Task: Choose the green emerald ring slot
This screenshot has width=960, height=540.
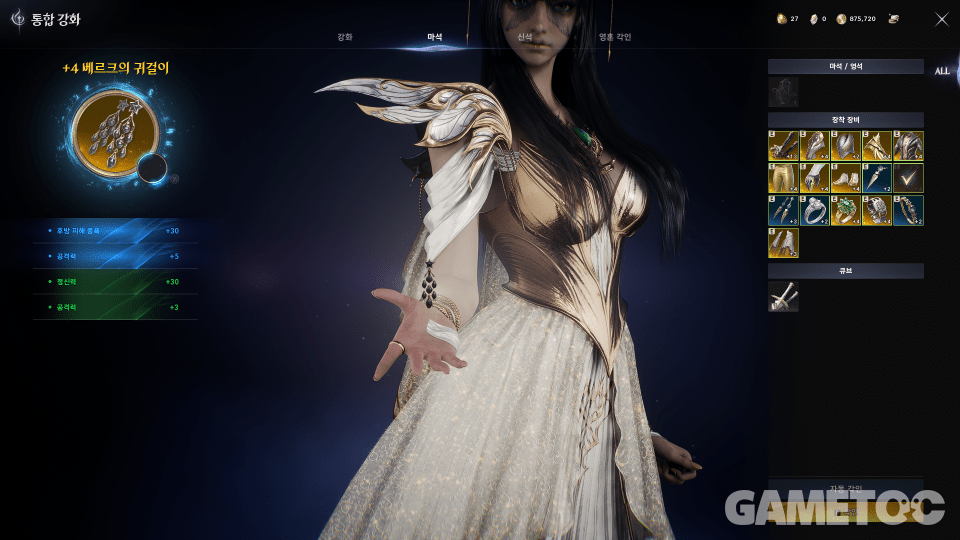Action: 846,210
